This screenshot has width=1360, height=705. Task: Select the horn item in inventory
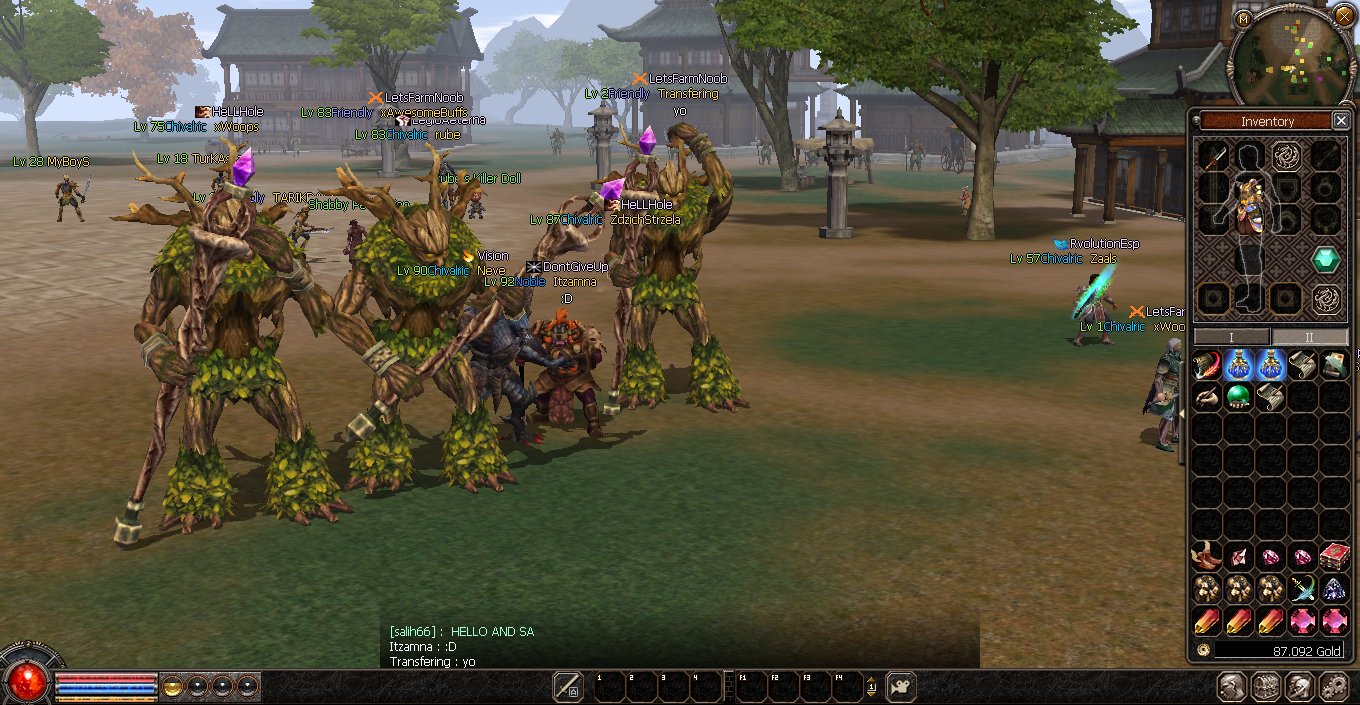pos(1207,556)
